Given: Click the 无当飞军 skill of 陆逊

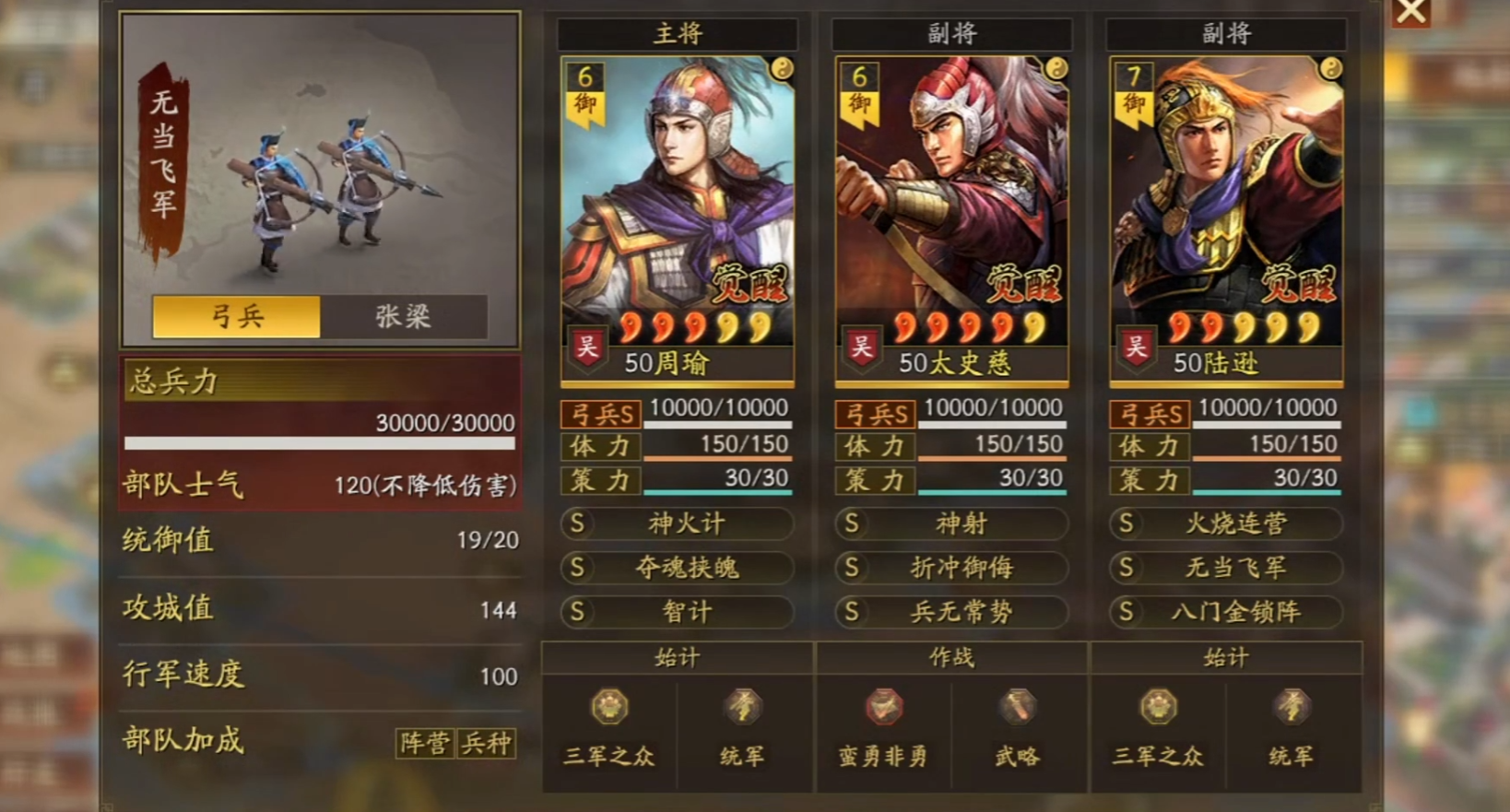Looking at the screenshot, I should click(1225, 568).
